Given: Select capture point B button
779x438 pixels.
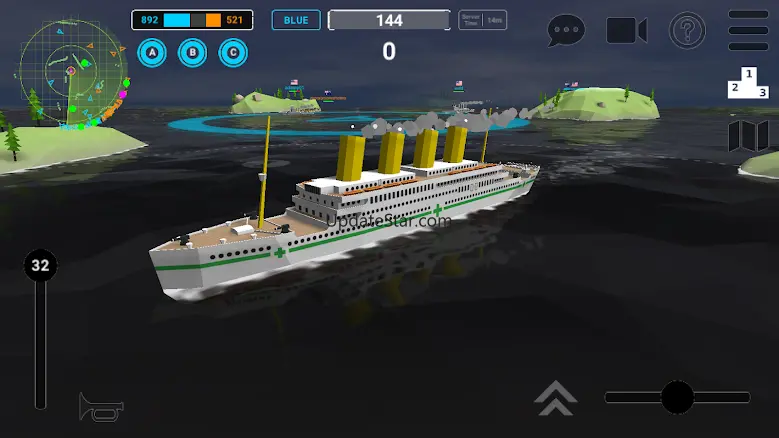Looking at the screenshot, I should (193, 52).
